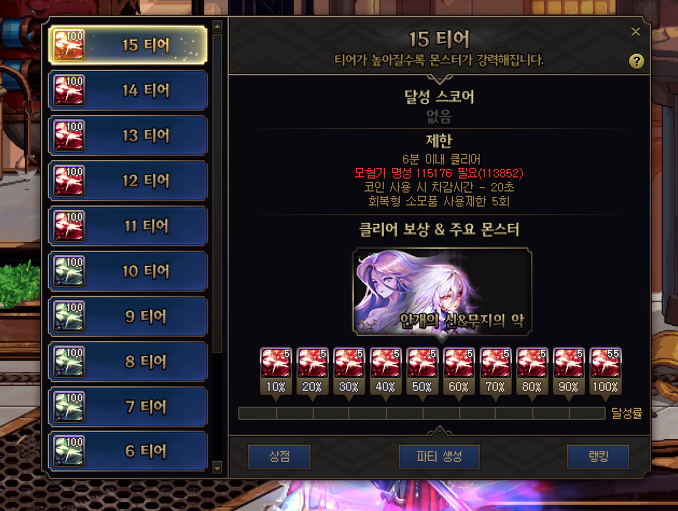The height and width of the screenshot is (511, 678).
Task: Inspect the 50% clear reward icon
Action: (x=422, y=363)
